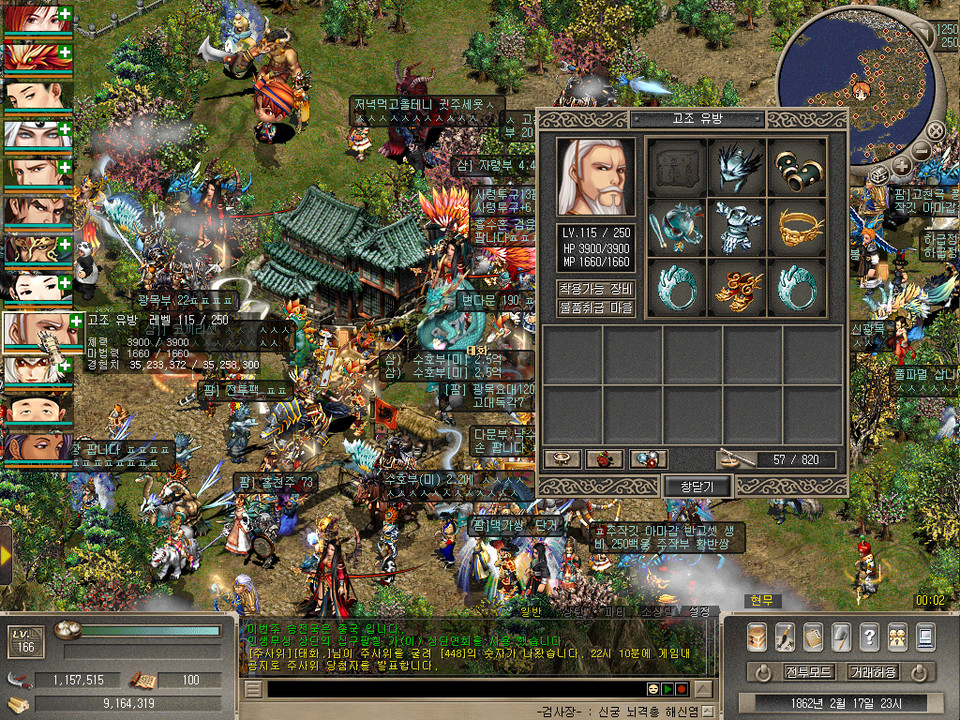
Task: Close the window with the 창닫기 button
Action: (x=697, y=486)
